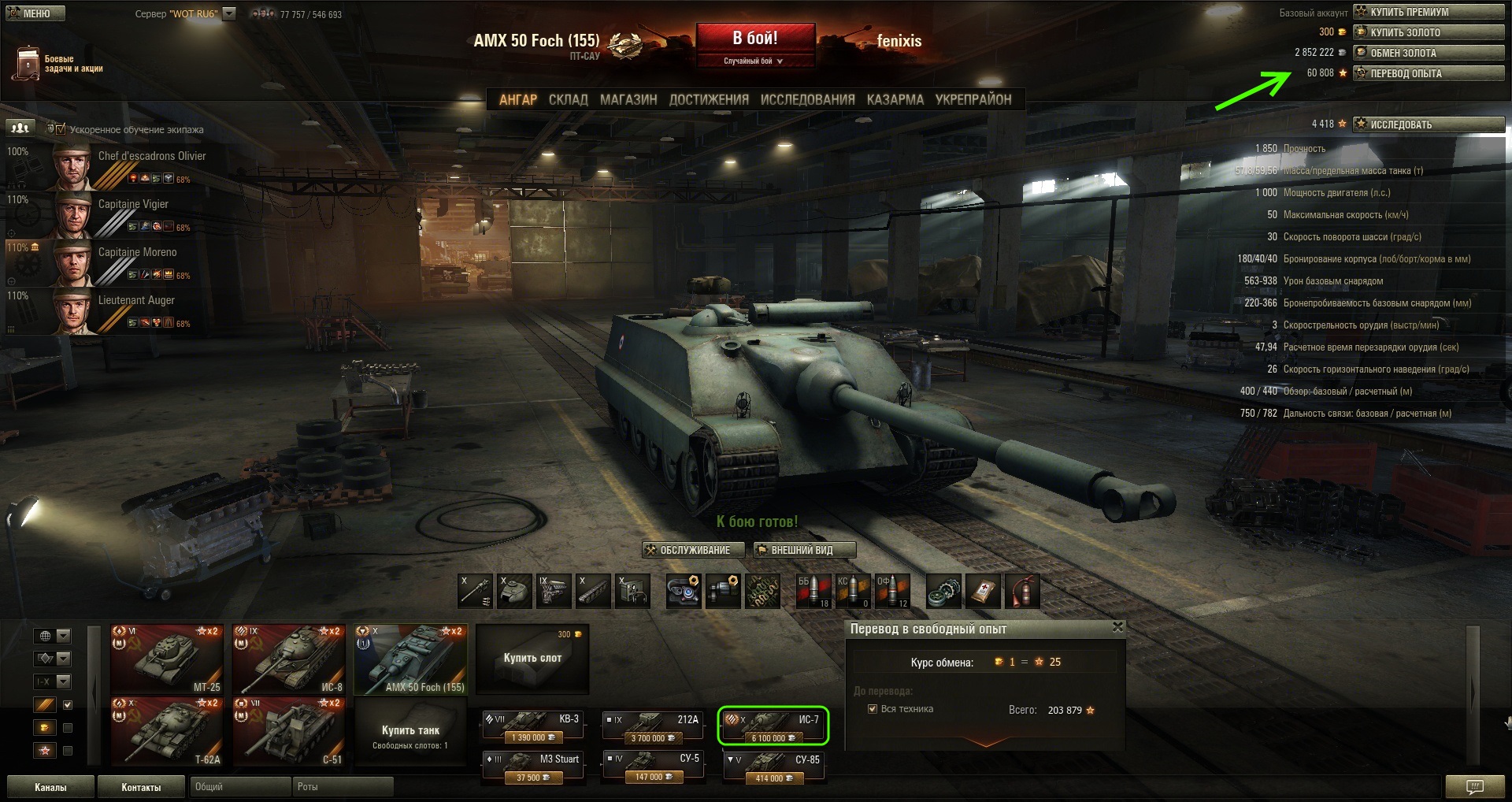
Task: Switch to the СКЛАД tab
Action: (568, 100)
